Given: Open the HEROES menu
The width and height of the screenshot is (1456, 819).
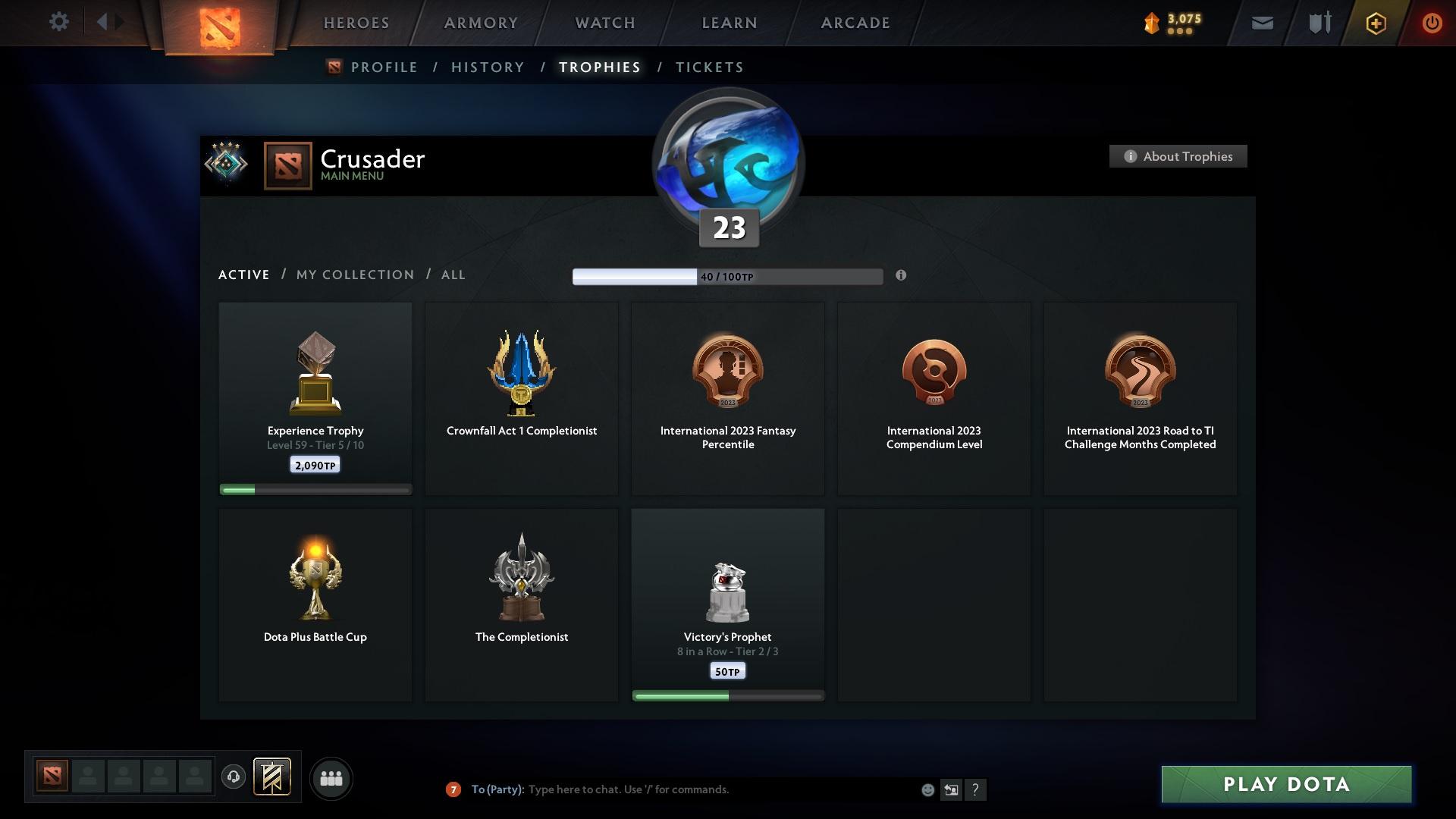Looking at the screenshot, I should point(356,23).
